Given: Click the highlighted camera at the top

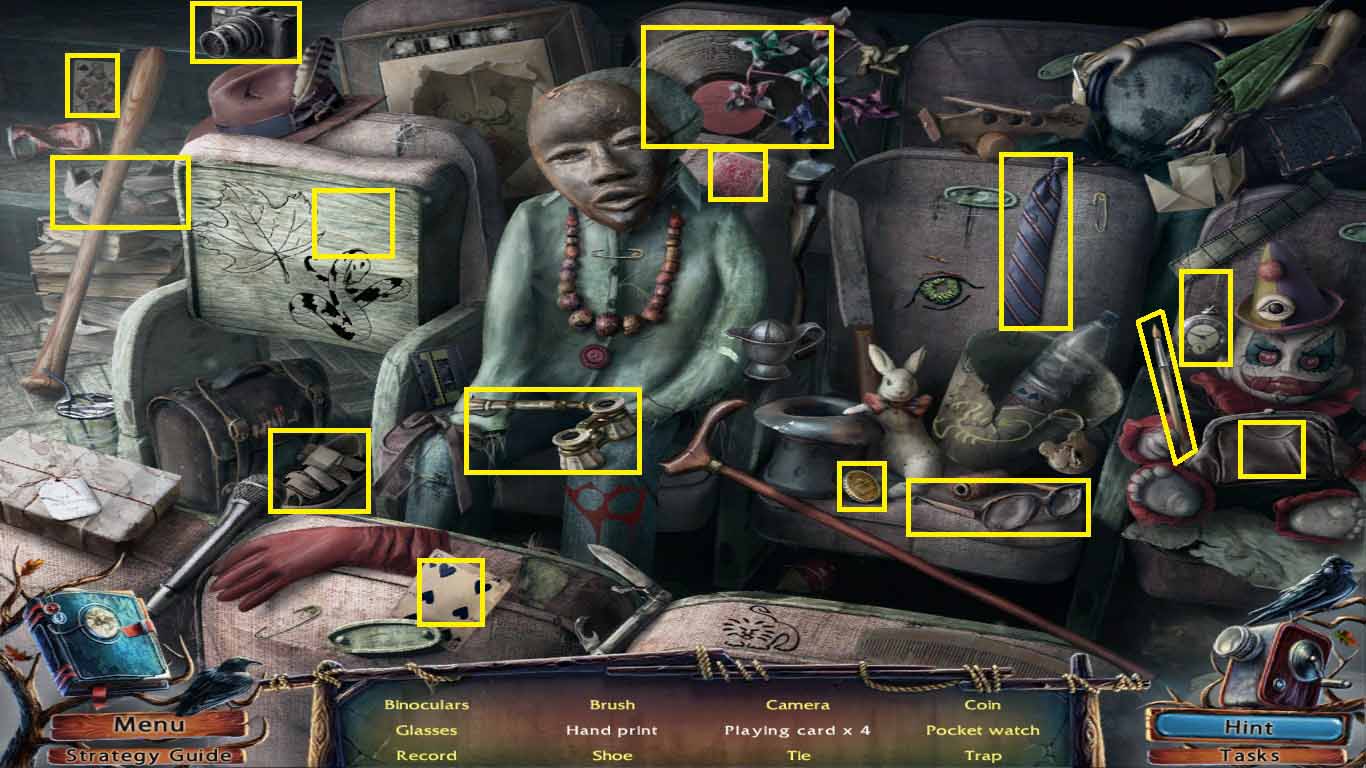Looking at the screenshot, I should tap(245, 32).
